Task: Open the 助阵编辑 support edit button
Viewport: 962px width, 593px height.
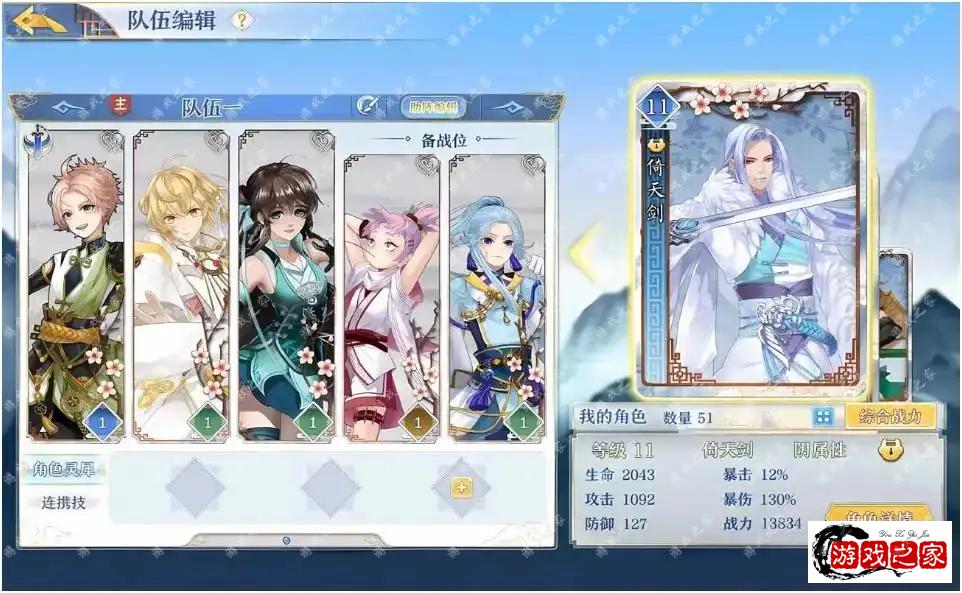Action: 432,106
